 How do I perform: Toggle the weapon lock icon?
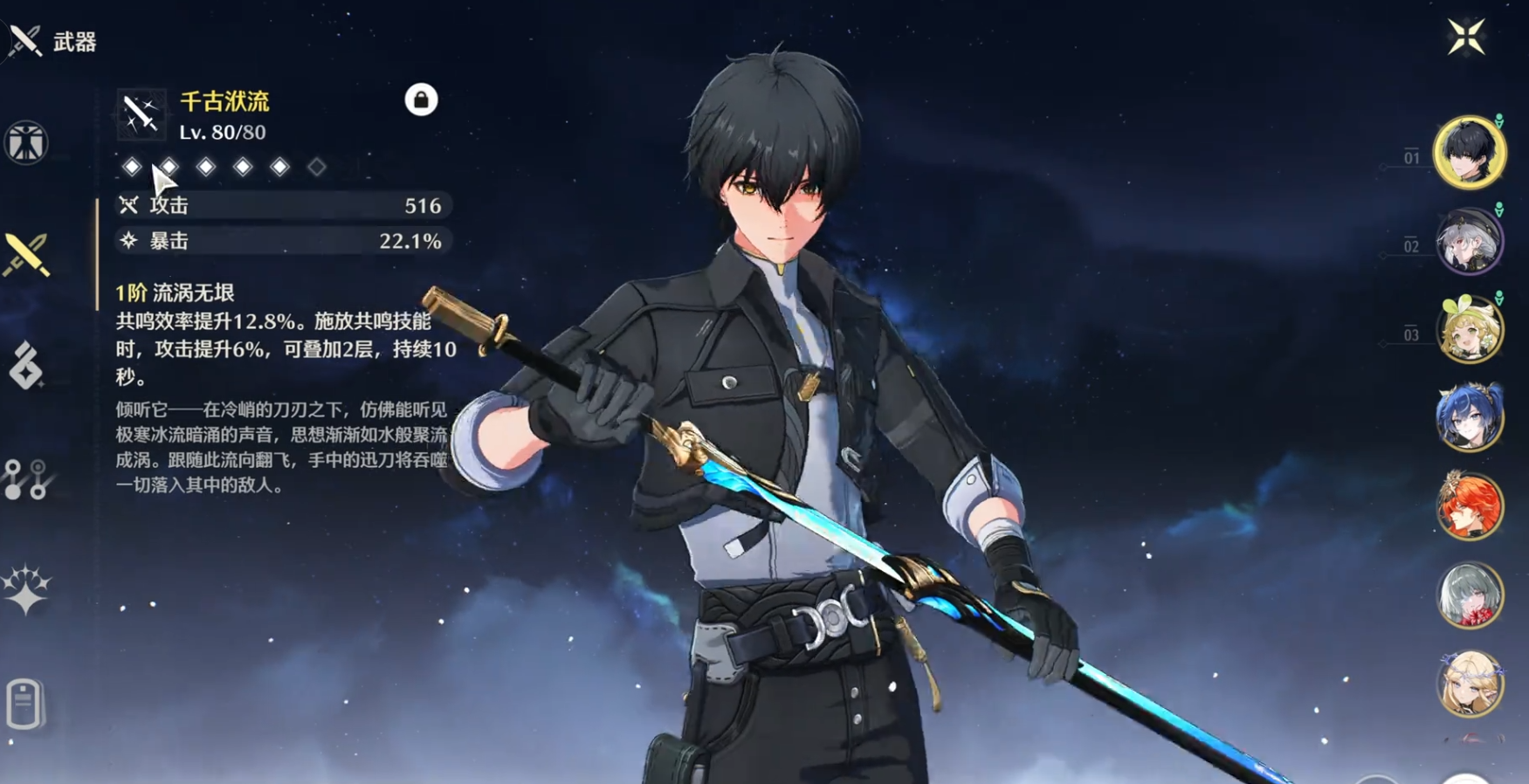coord(421,100)
